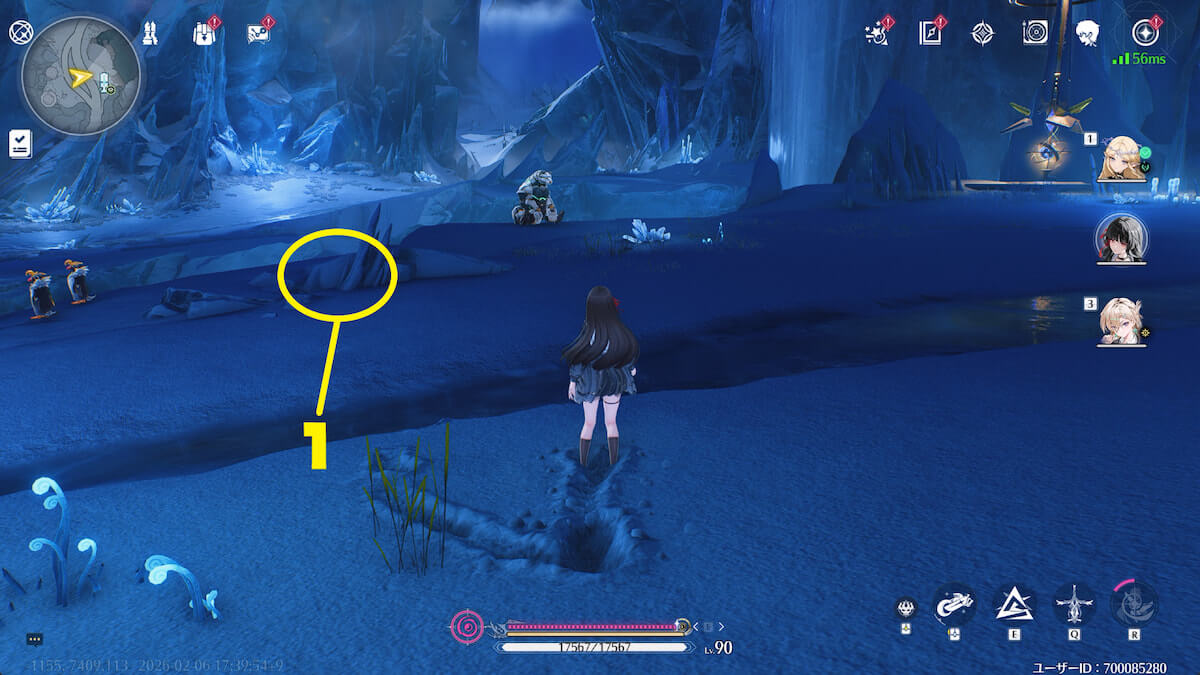Switch to the first party member portrait
Image resolution: width=1200 pixels, height=675 pixels.
[1121, 158]
